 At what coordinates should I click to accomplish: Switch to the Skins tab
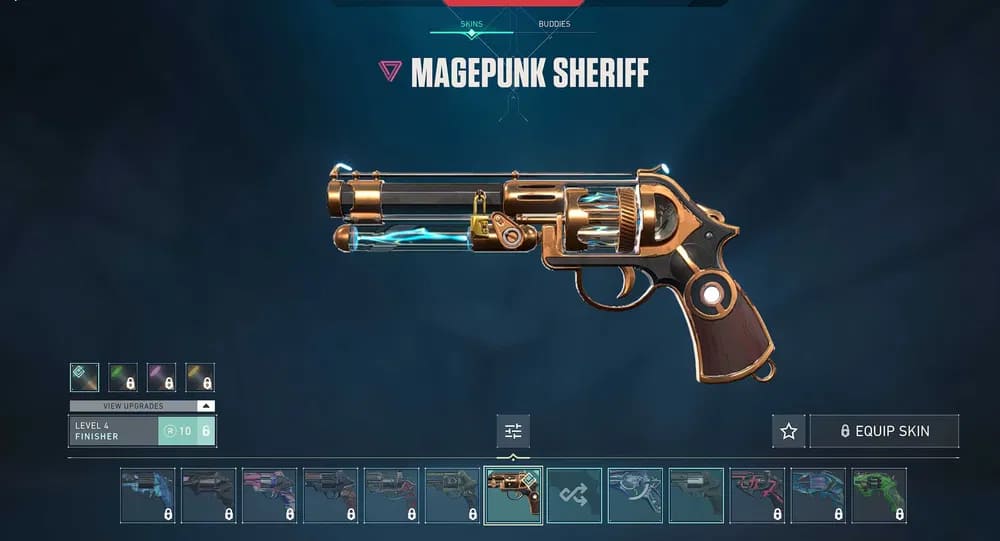(x=471, y=23)
